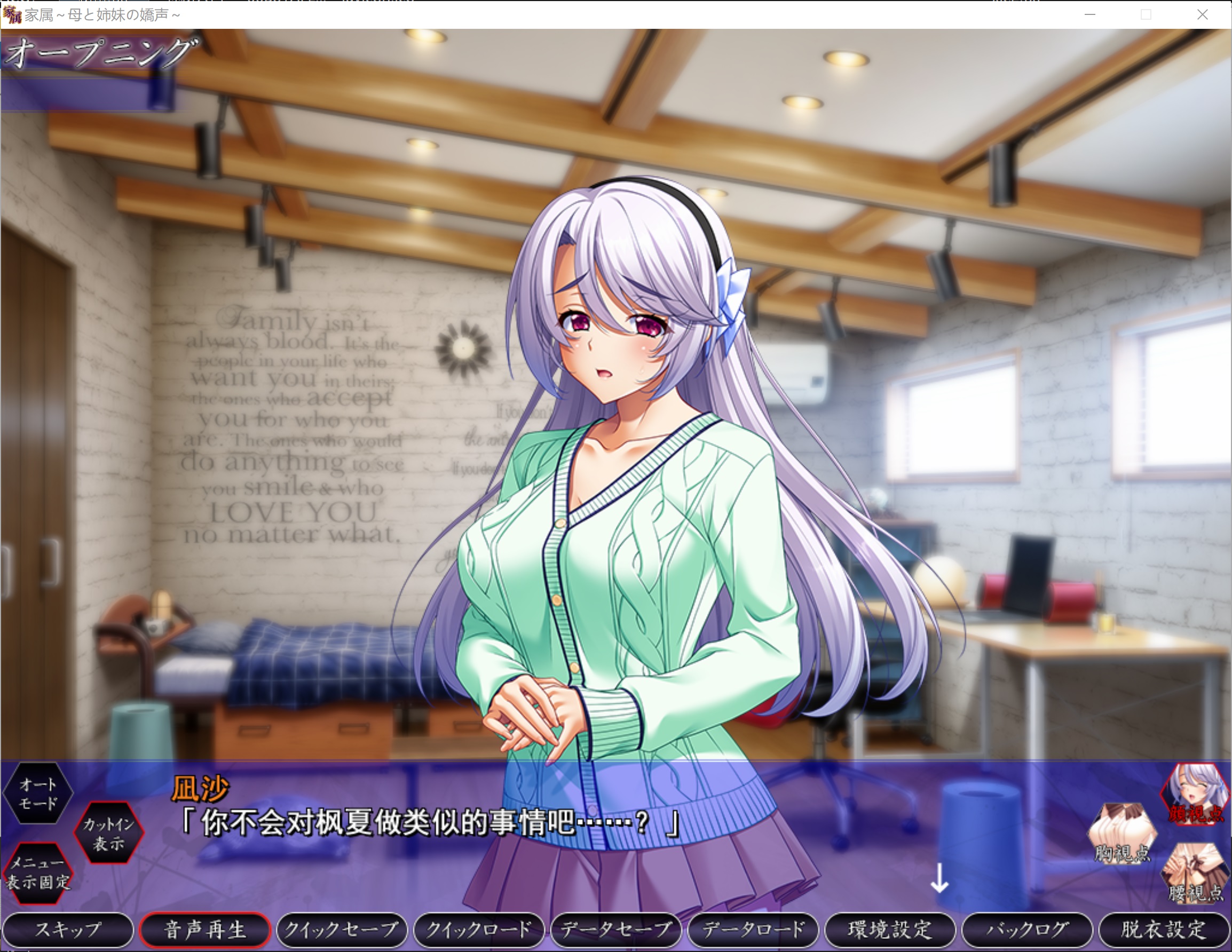Switch to the 顔視点 face view

[x=1195, y=794]
